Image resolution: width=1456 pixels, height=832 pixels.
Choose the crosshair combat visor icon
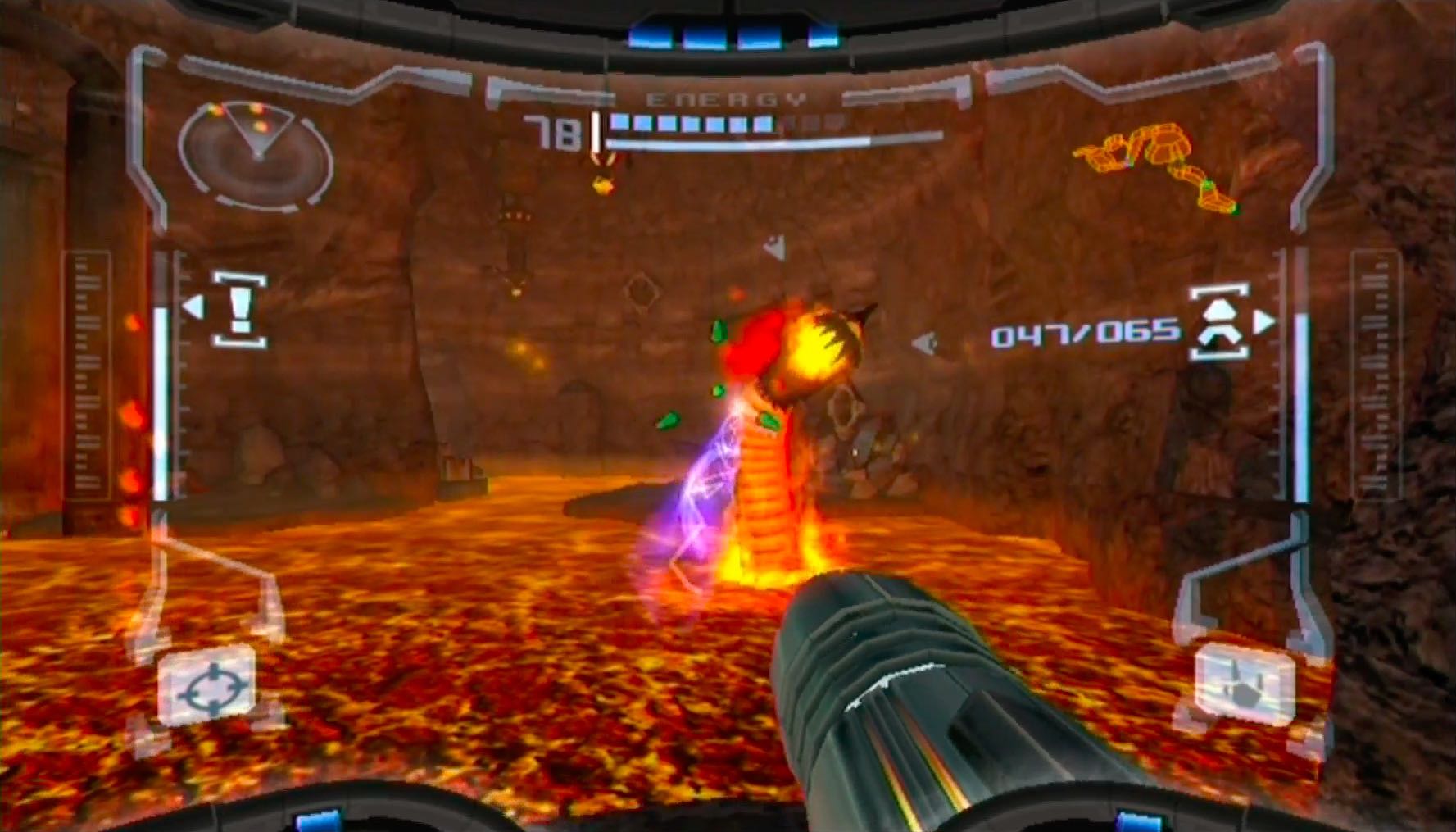pos(208,686)
